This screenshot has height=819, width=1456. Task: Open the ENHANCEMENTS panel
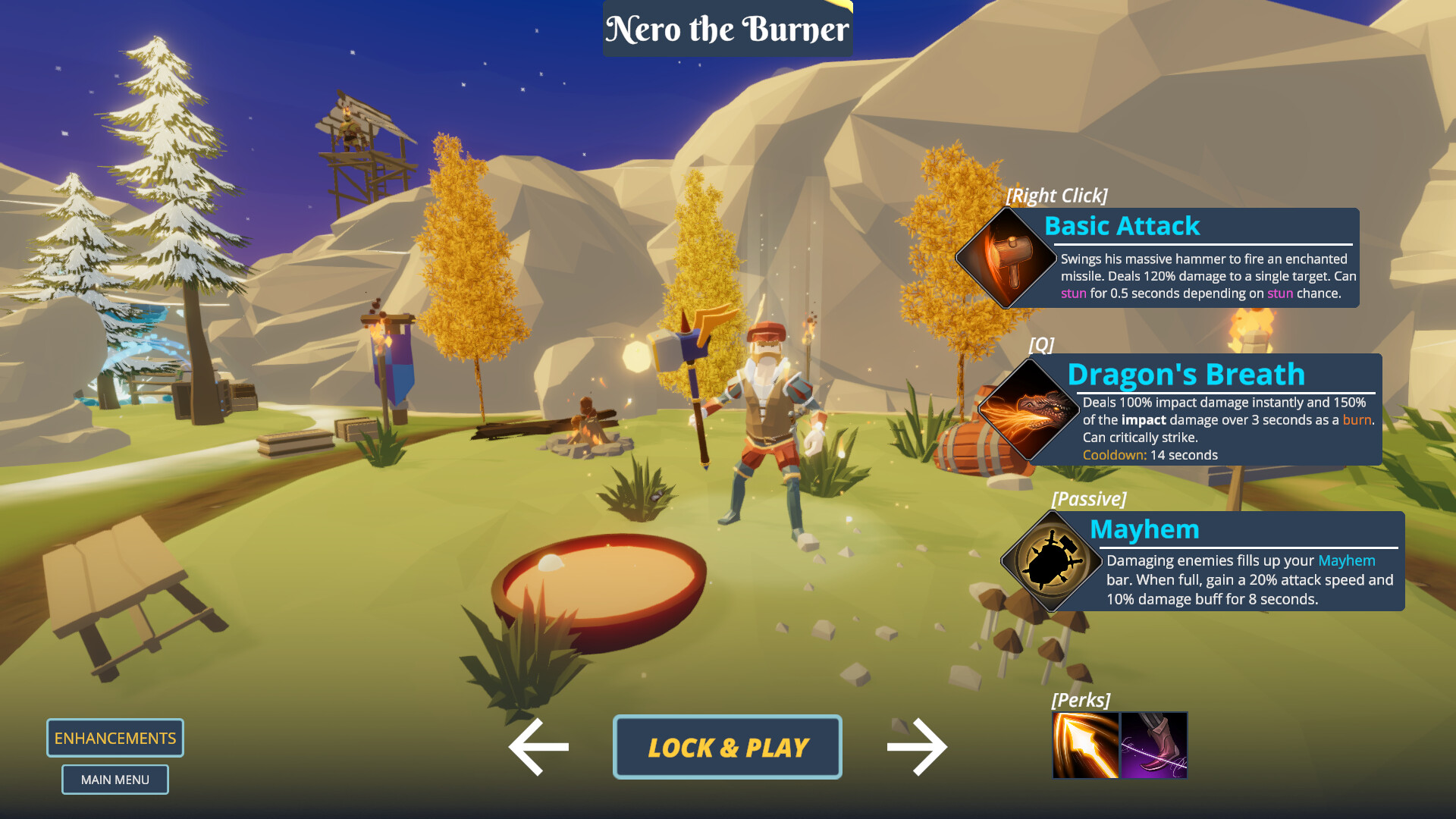coord(115,737)
